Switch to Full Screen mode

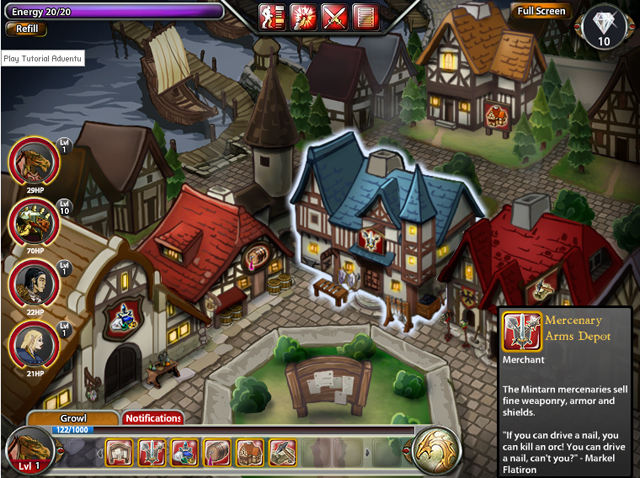point(541,12)
